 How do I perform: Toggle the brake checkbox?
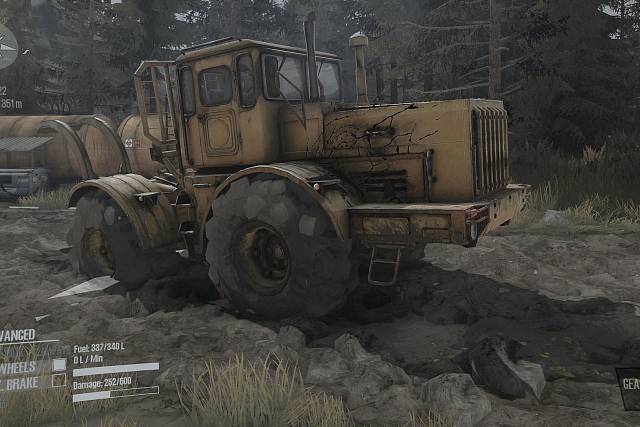point(59,380)
